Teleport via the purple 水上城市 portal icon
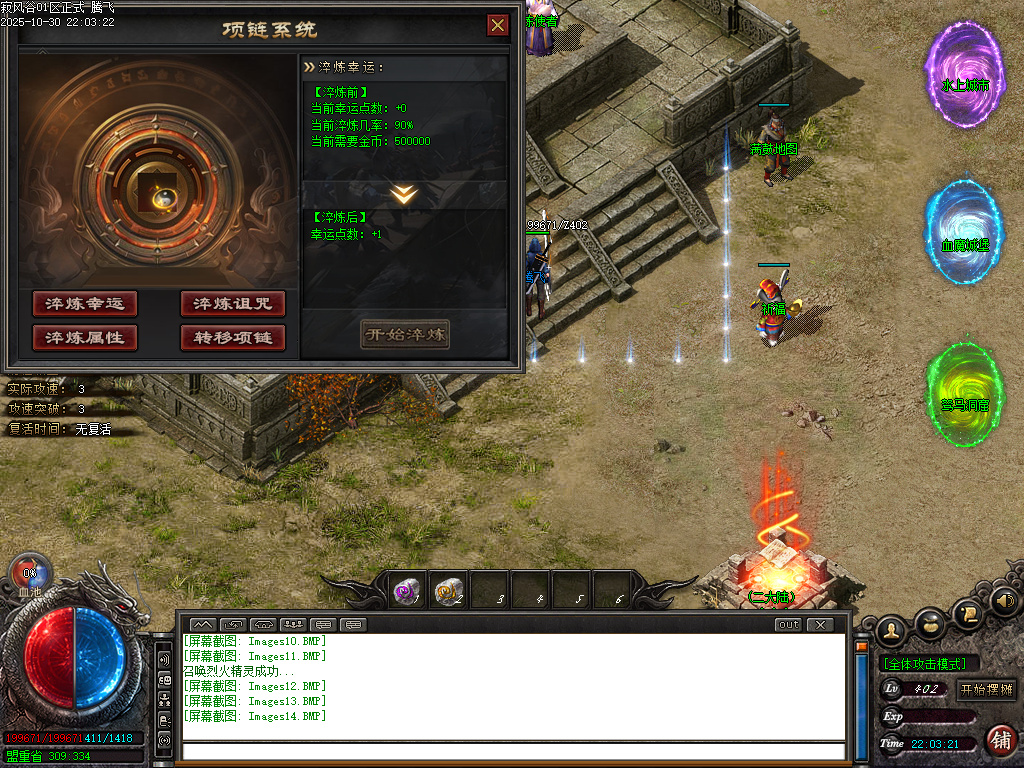This screenshot has height=768, width=1024. click(965, 75)
